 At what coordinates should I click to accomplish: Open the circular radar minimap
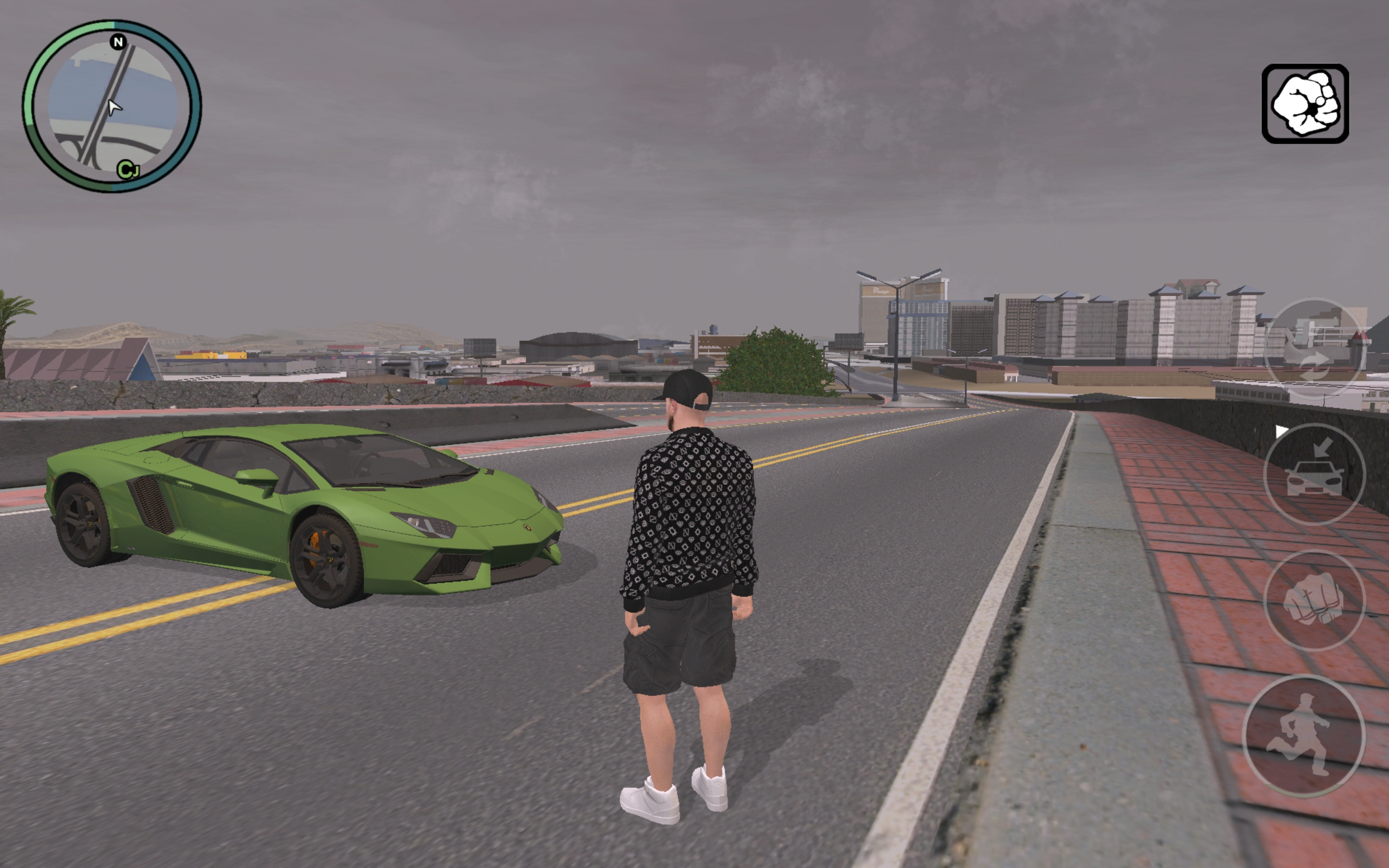pyautogui.click(x=112, y=106)
